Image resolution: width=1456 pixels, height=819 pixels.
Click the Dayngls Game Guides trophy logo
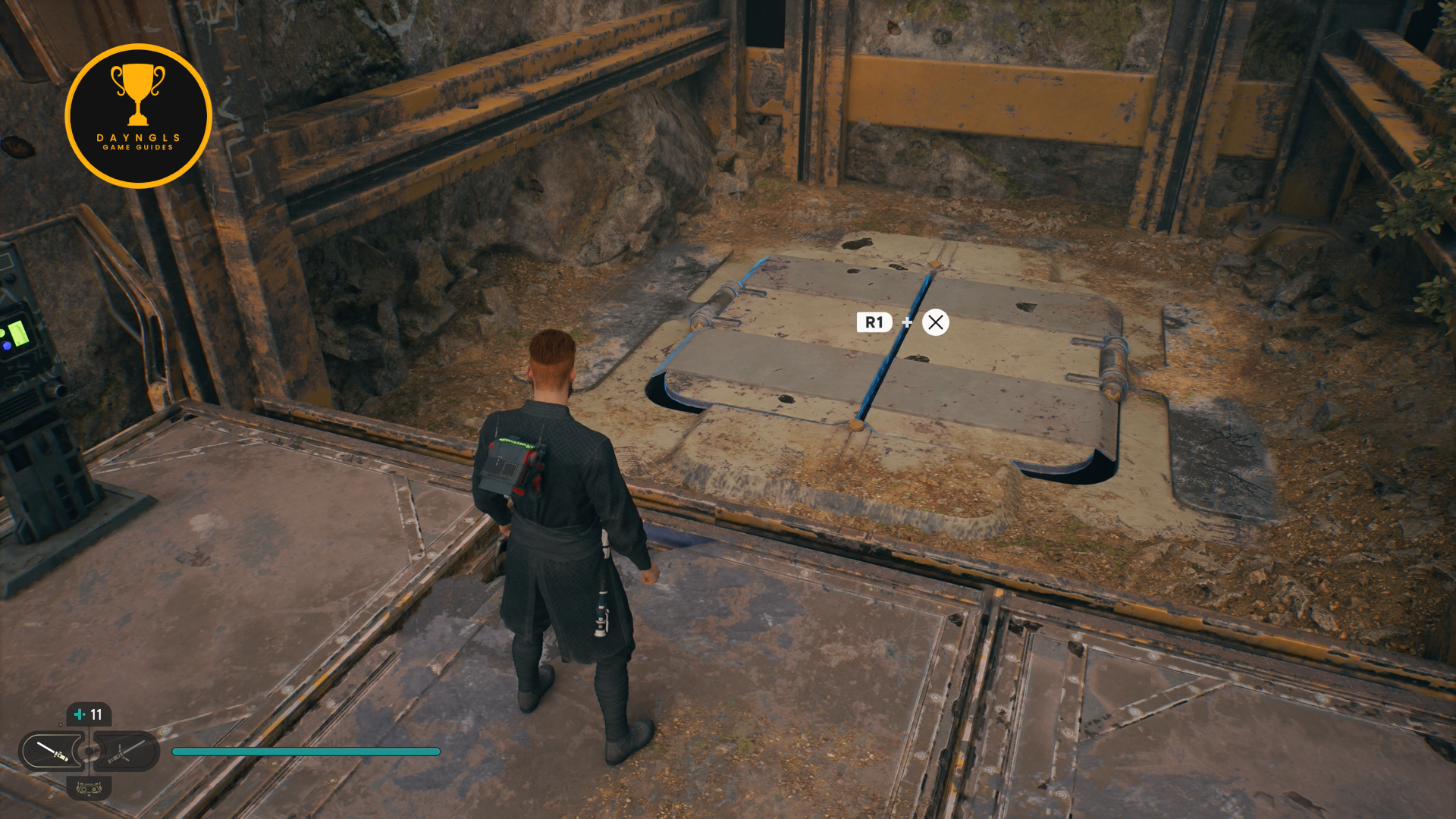tap(138, 115)
